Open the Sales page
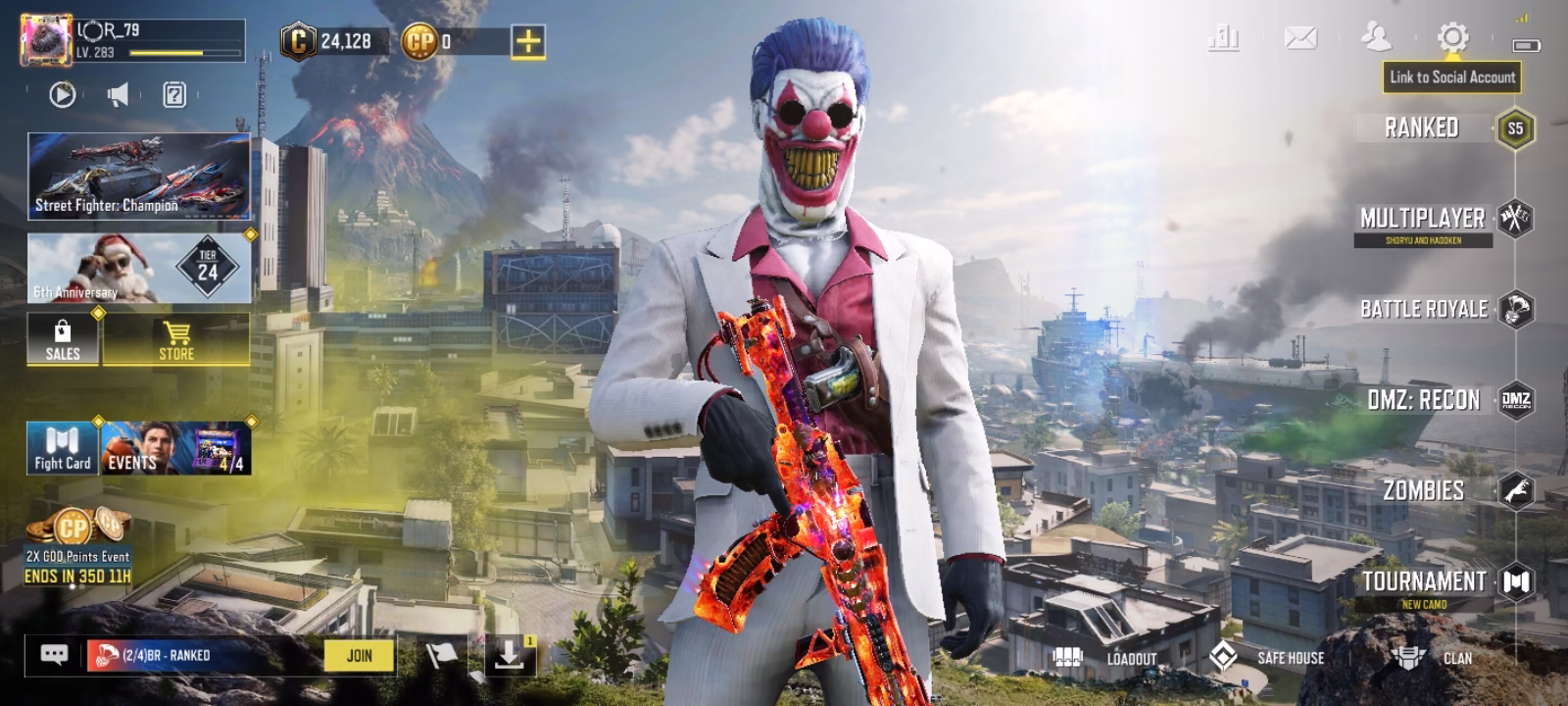This screenshot has height=706, width=1568. point(63,340)
